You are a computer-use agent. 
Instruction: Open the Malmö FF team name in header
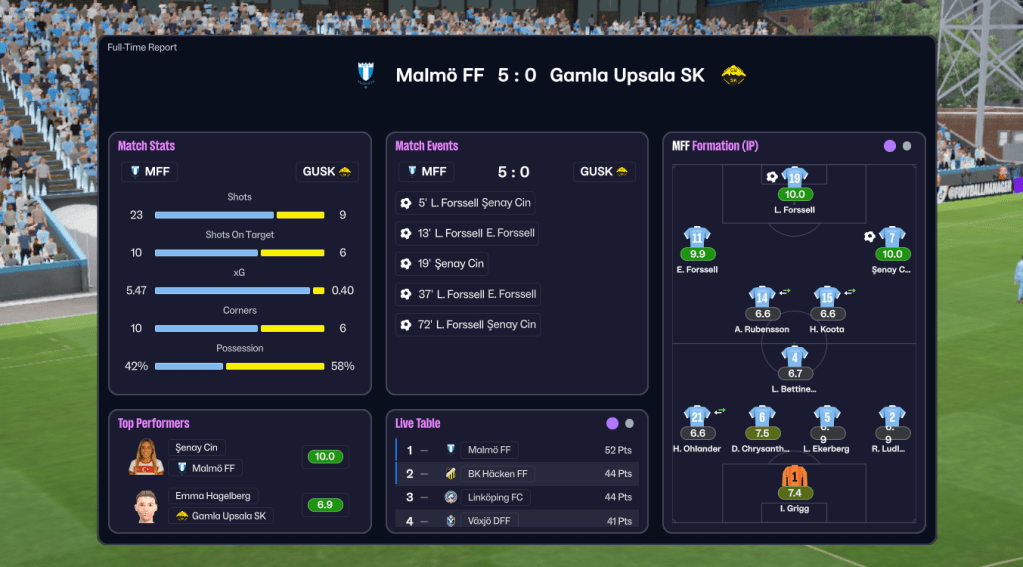click(439, 76)
